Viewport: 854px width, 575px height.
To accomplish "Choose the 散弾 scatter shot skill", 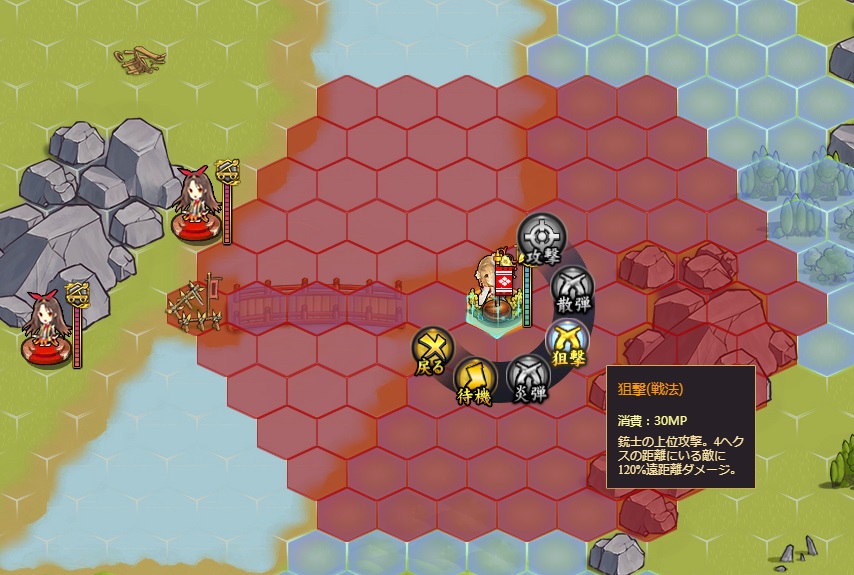I will point(569,288).
